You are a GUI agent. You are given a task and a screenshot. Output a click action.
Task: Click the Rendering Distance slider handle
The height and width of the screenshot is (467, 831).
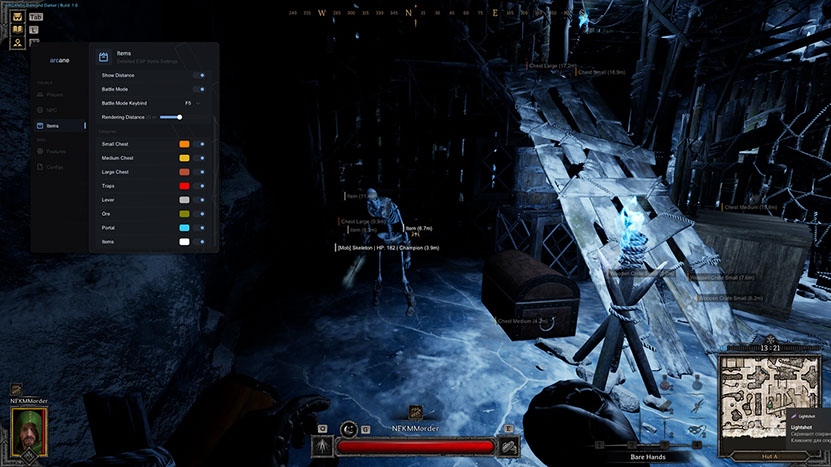click(178, 117)
